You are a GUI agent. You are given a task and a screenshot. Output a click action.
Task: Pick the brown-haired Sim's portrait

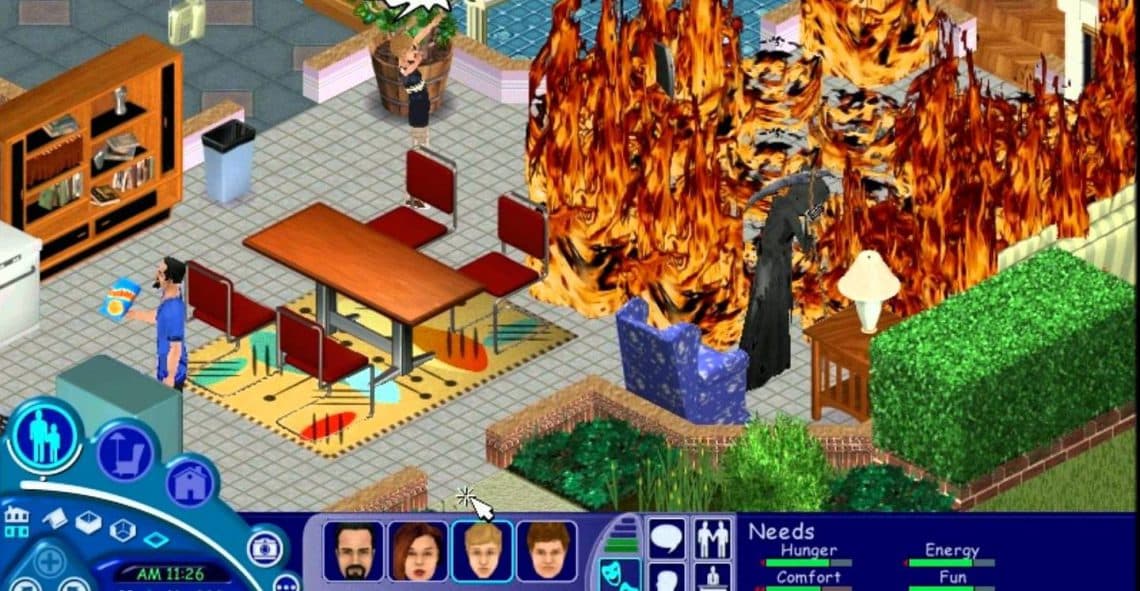coord(546,551)
